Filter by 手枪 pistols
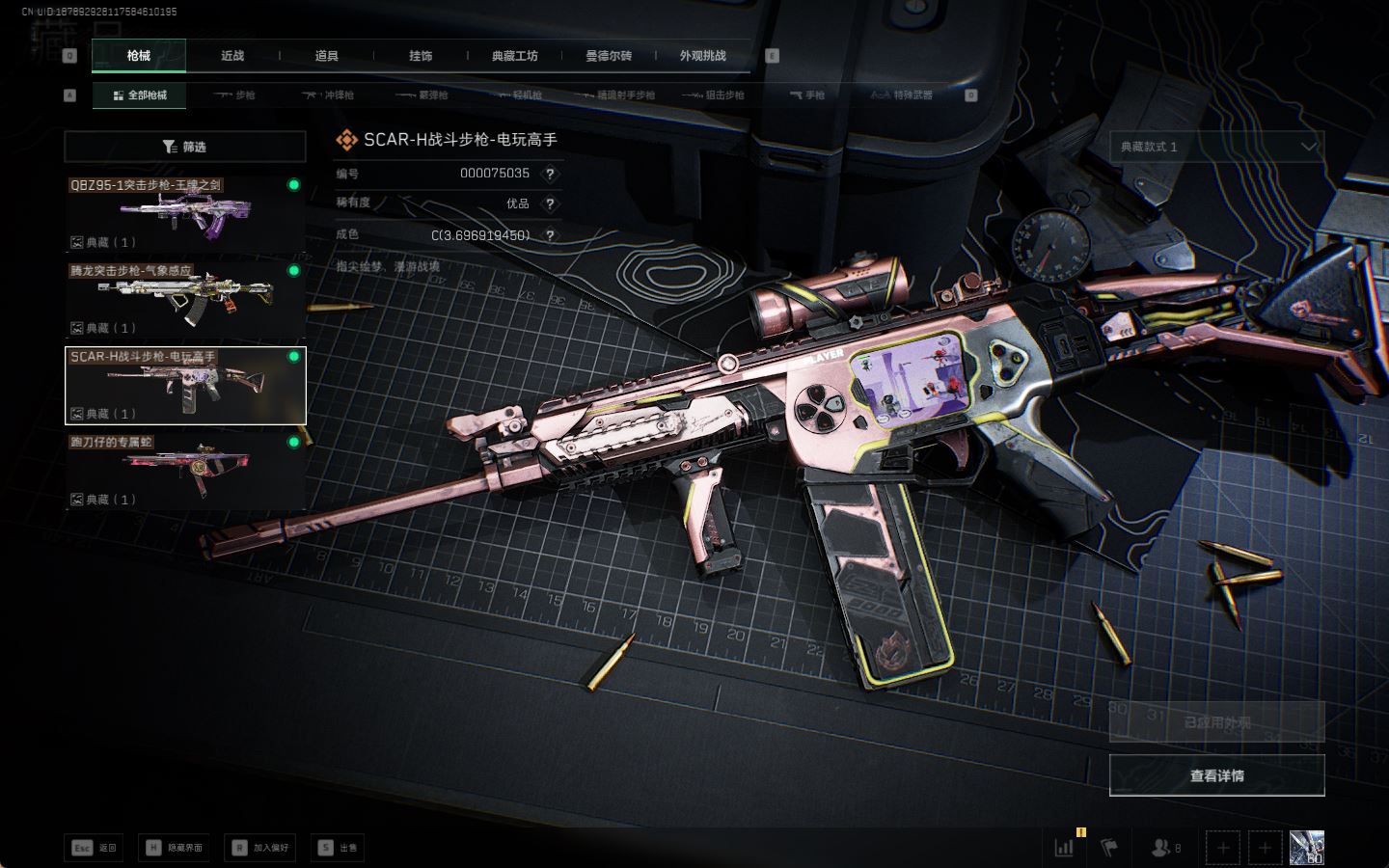Screen dimensions: 1389x868 807,95
